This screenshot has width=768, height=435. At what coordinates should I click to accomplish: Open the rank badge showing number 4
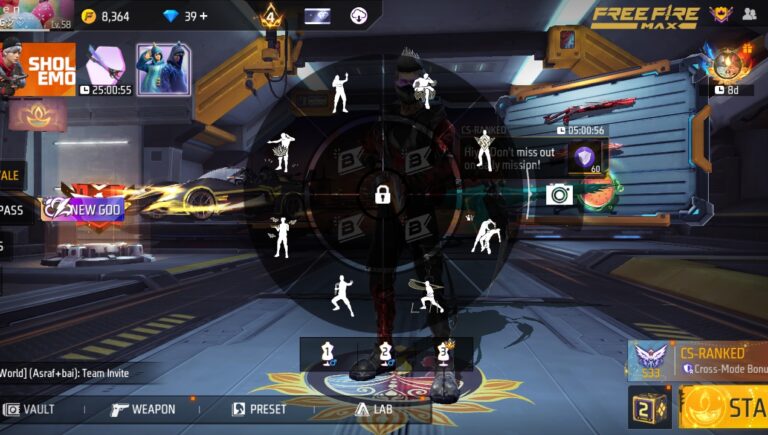pos(270,16)
